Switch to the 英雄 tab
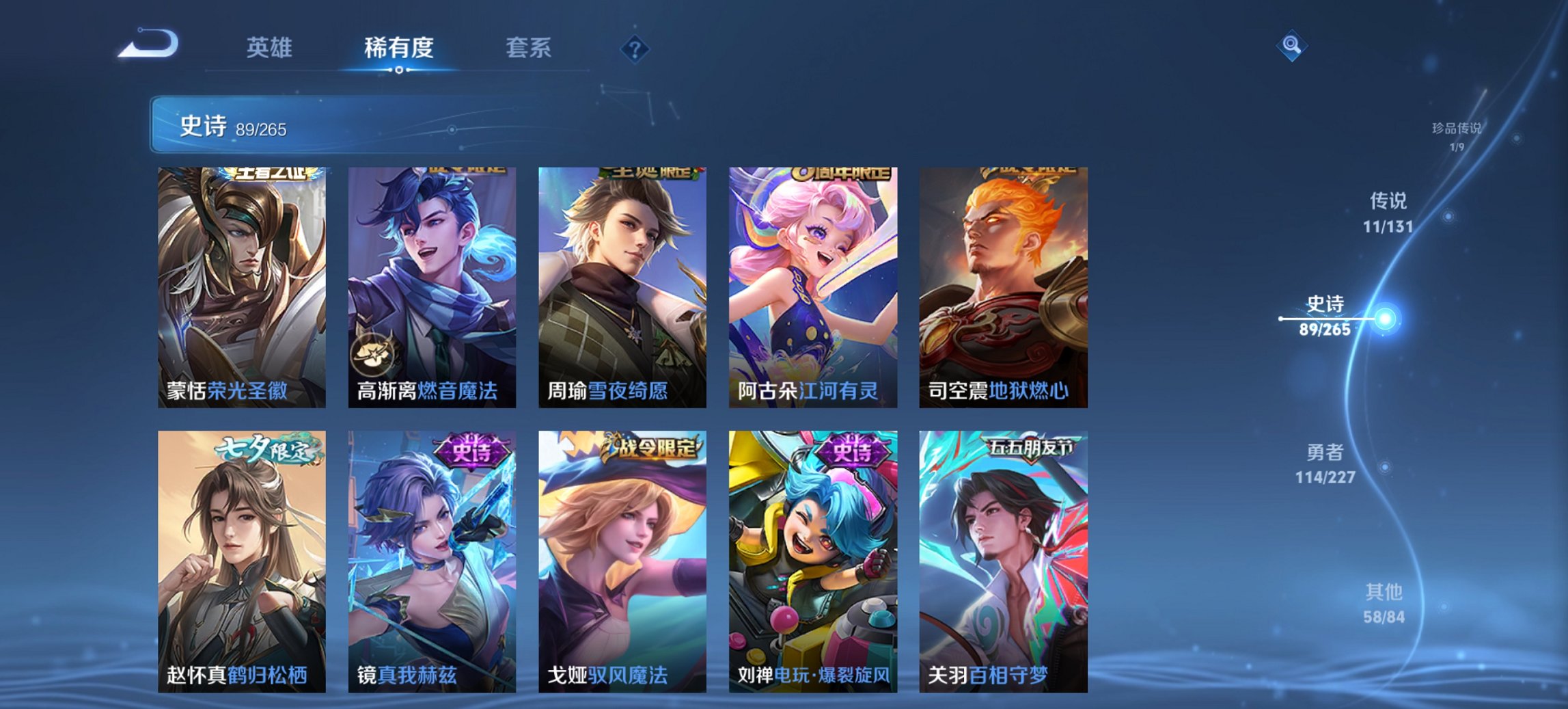 click(271, 49)
